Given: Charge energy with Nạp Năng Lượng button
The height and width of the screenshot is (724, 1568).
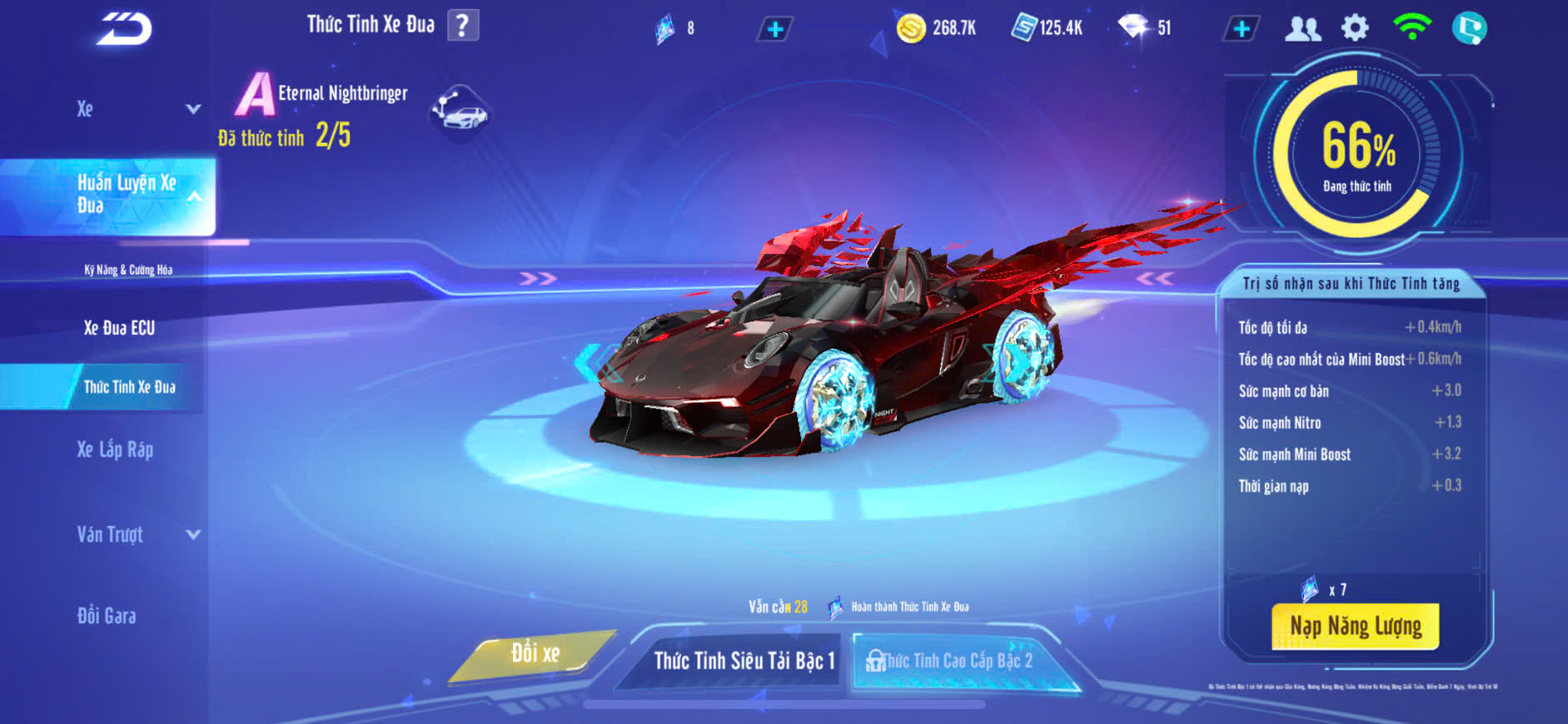Looking at the screenshot, I should coord(1355,626).
